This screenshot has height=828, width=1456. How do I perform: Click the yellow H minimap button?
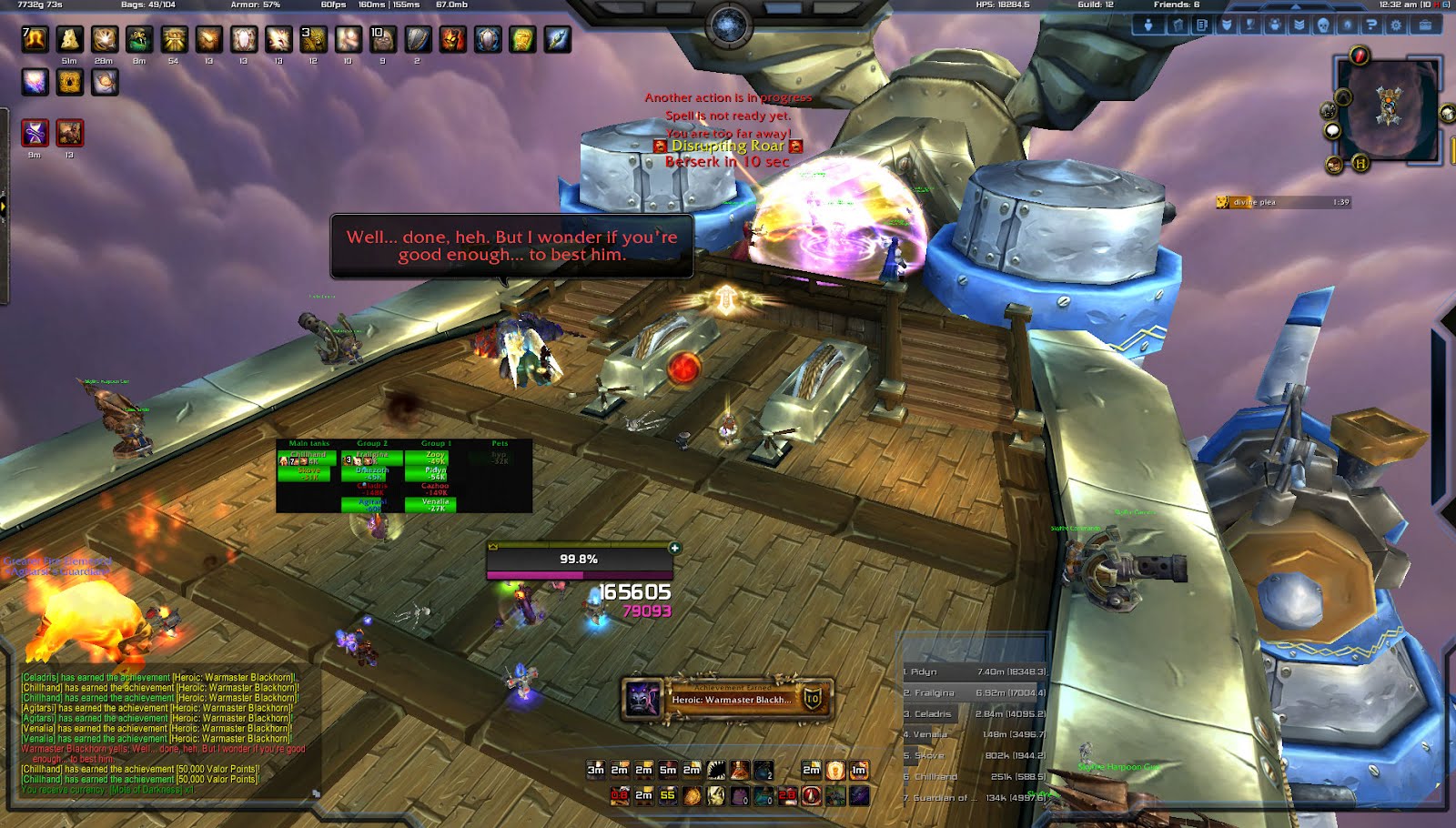1360,164
